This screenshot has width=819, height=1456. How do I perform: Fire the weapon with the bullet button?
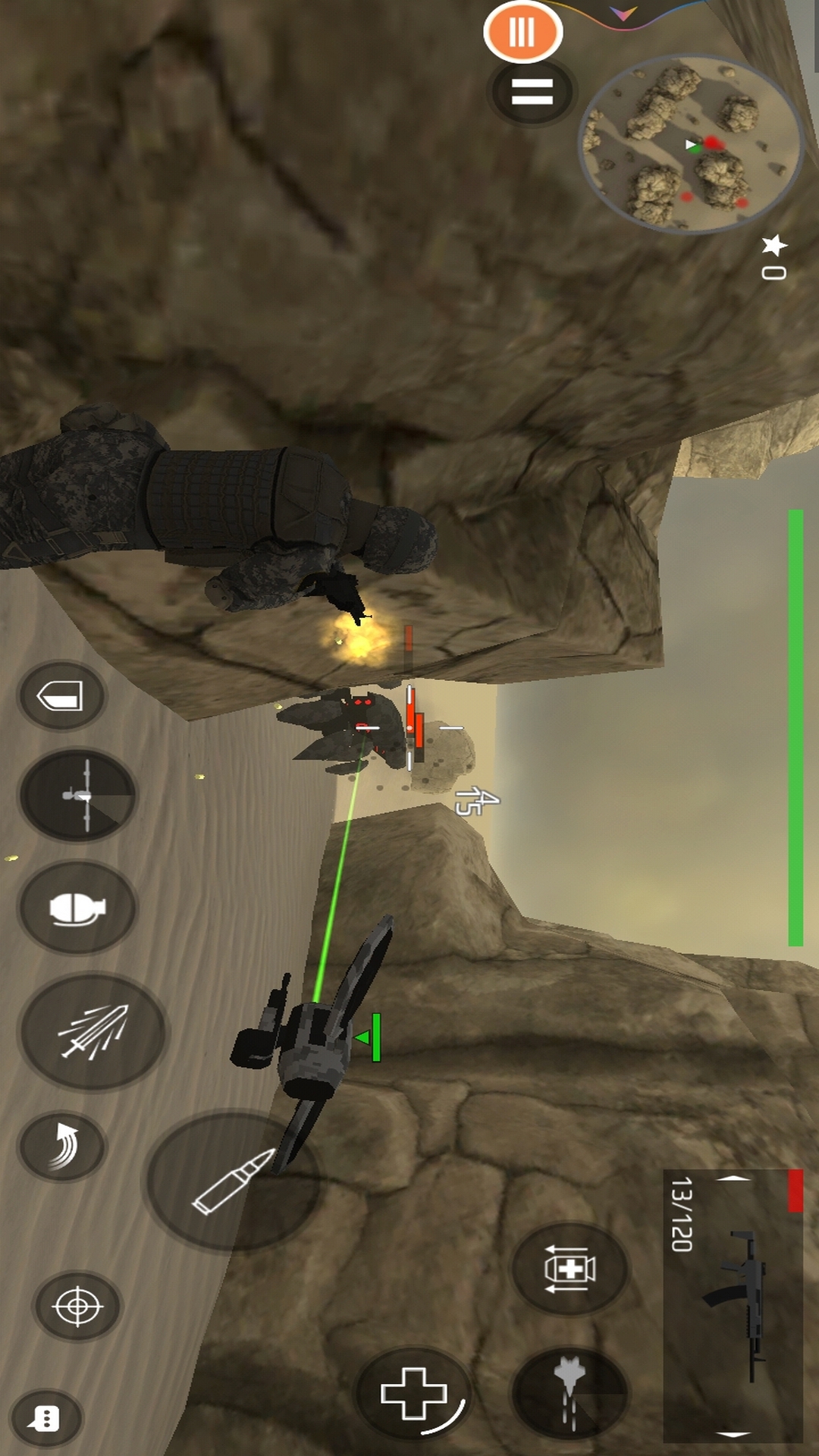233,1181
